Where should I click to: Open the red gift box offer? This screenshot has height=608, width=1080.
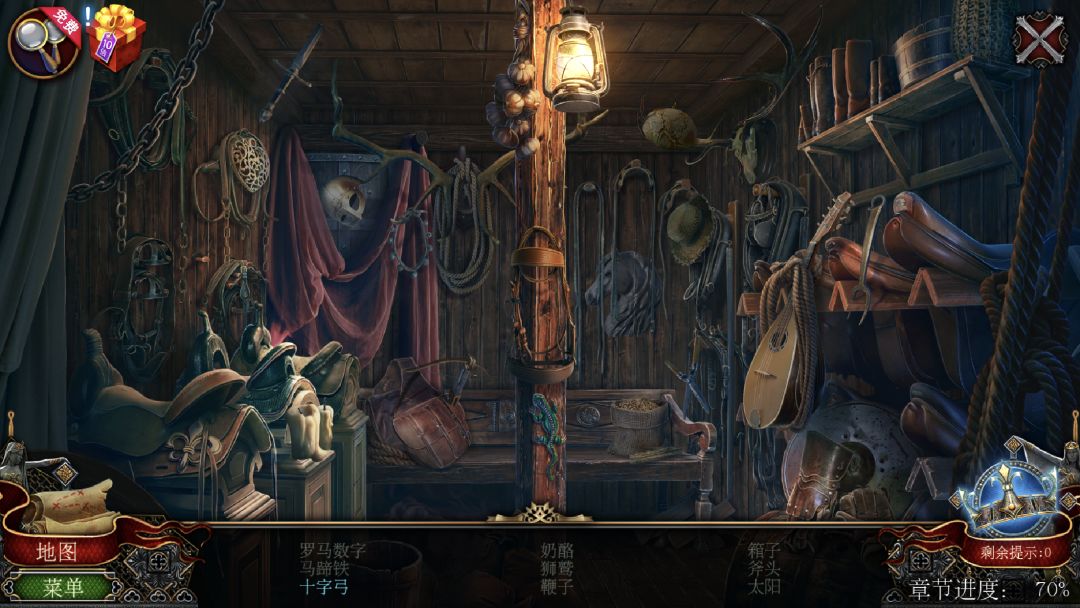118,38
